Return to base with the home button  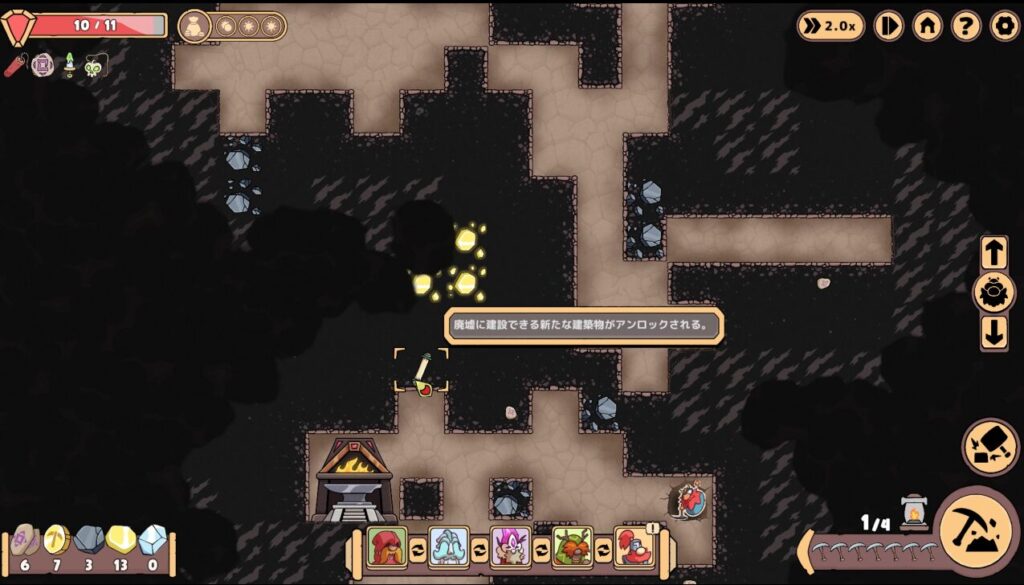click(x=927, y=25)
